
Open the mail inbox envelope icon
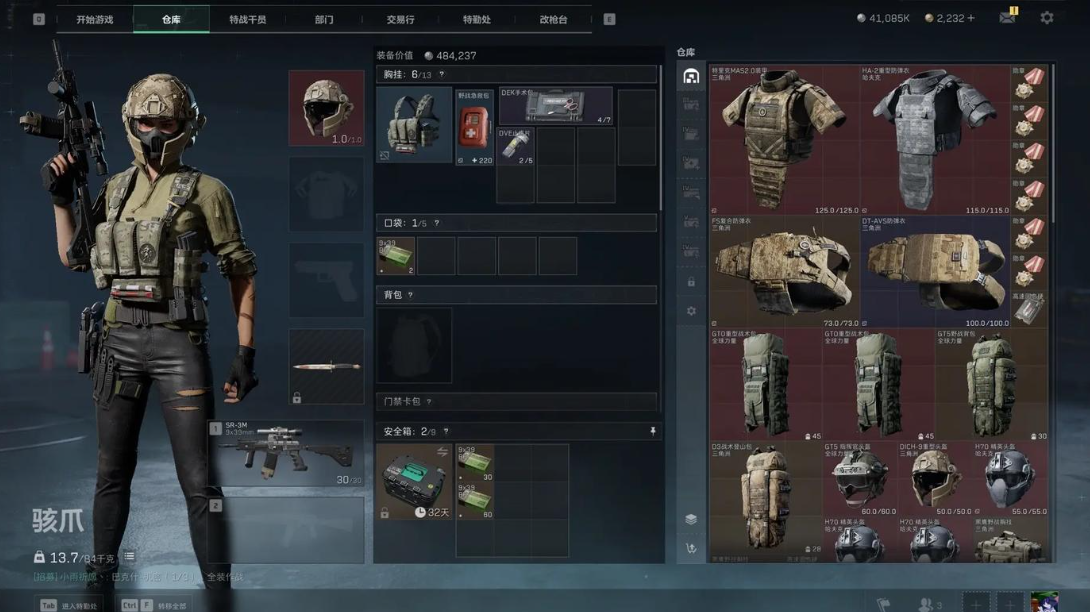coord(1007,18)
